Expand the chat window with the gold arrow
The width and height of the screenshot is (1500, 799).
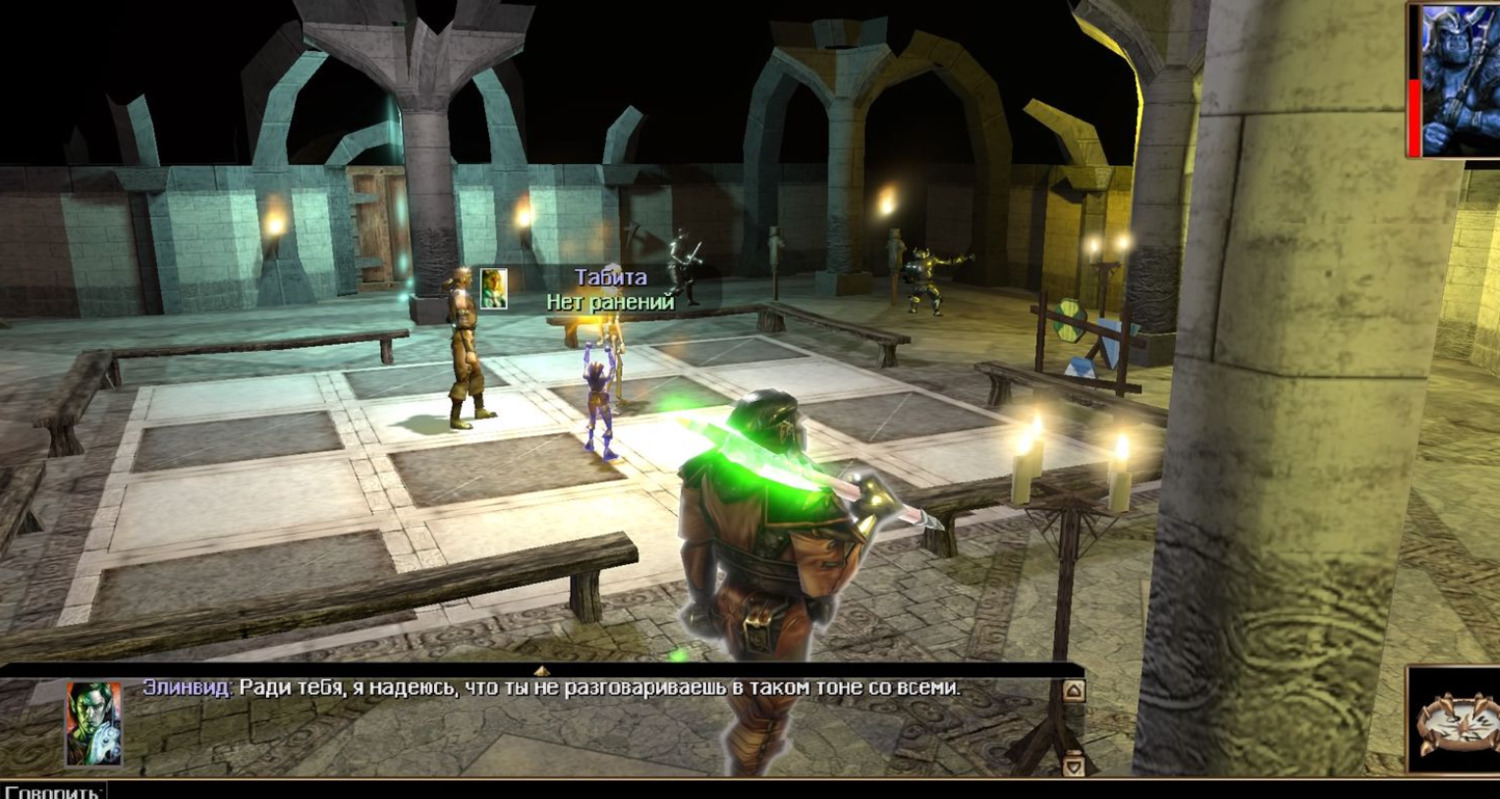click(x=542, y=670)
